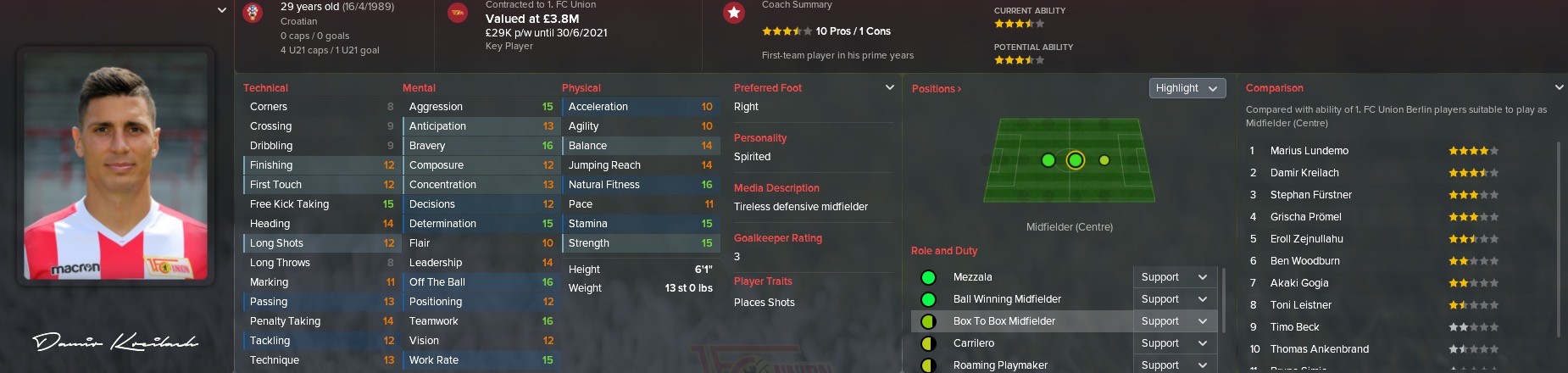Open the Highlight dropdown
1568x373 pixels.
pos(1187,88)
